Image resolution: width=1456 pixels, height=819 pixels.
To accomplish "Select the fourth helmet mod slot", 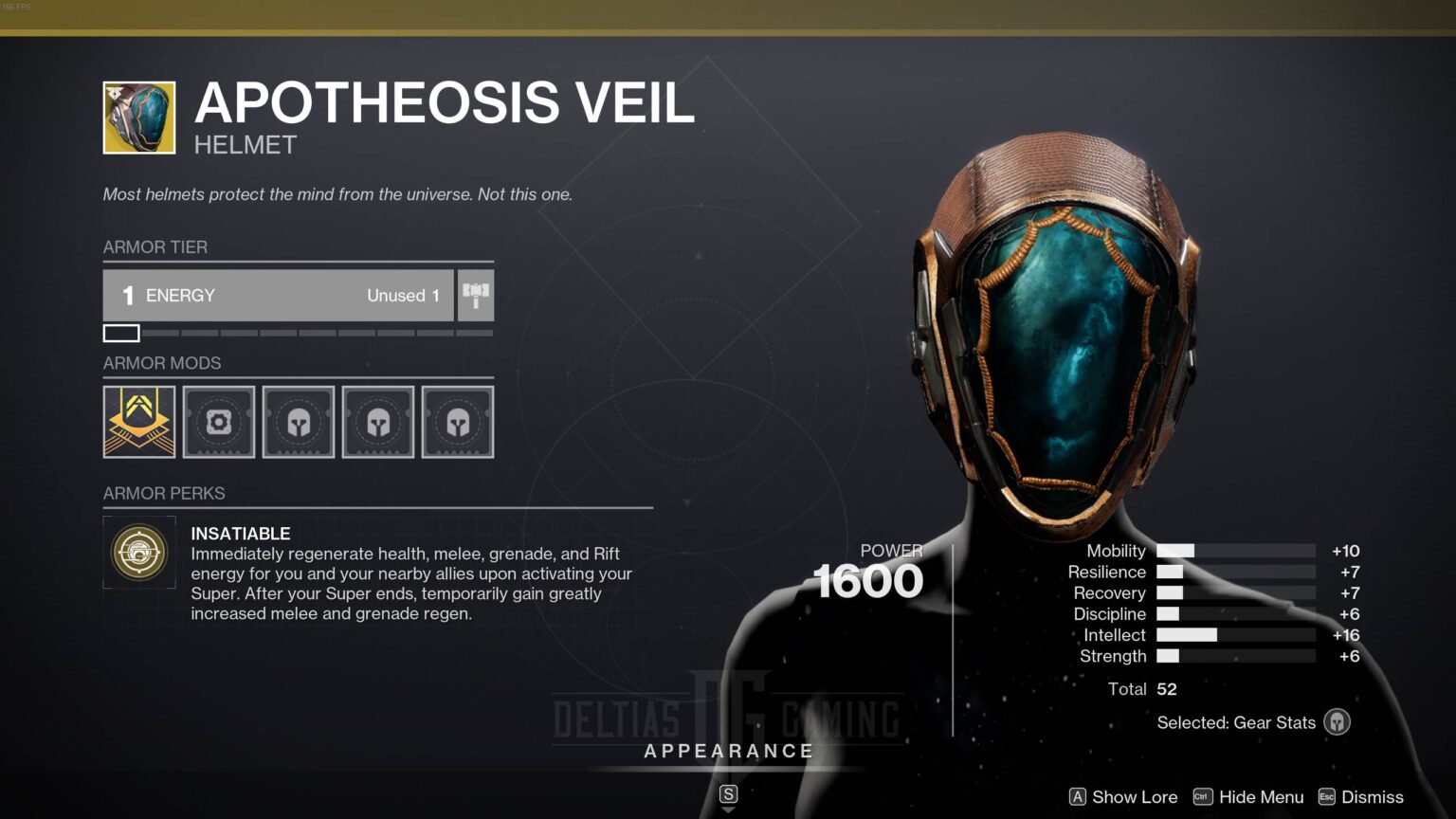I will 377,421.
